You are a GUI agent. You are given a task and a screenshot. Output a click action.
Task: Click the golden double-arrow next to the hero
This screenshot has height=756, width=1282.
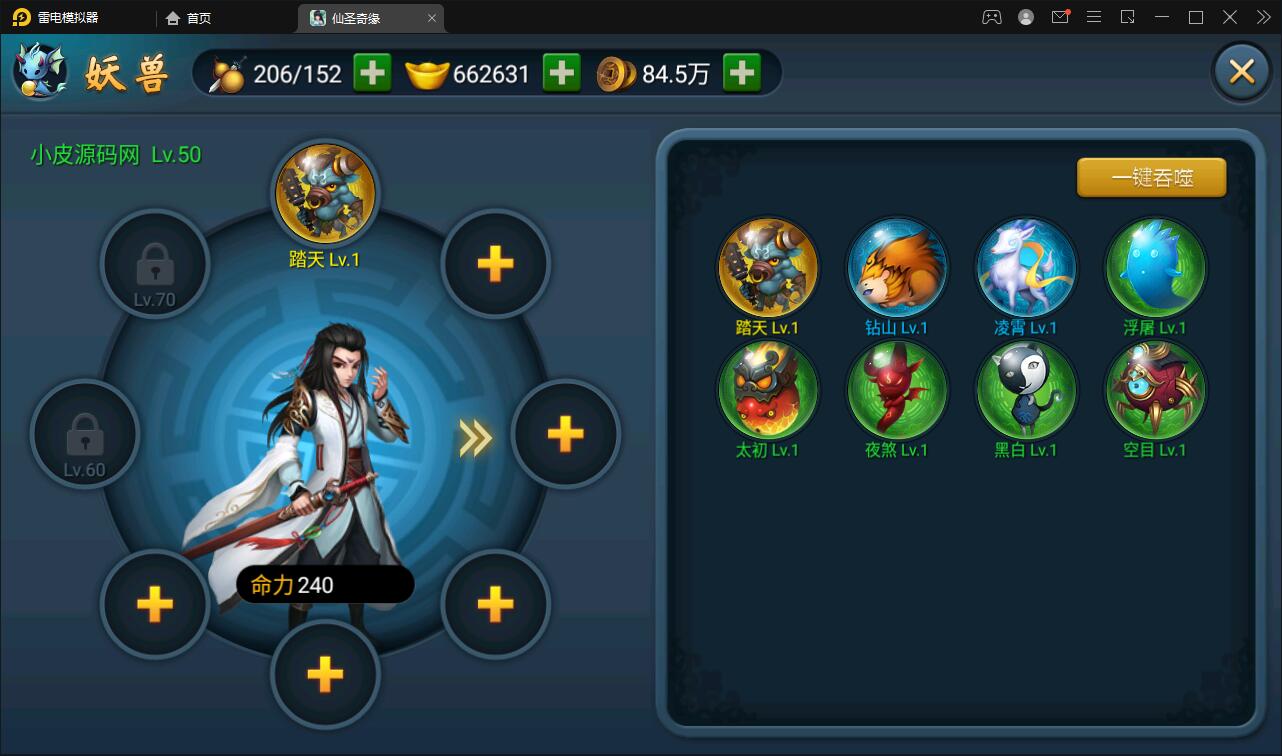(x=475, y=436)
